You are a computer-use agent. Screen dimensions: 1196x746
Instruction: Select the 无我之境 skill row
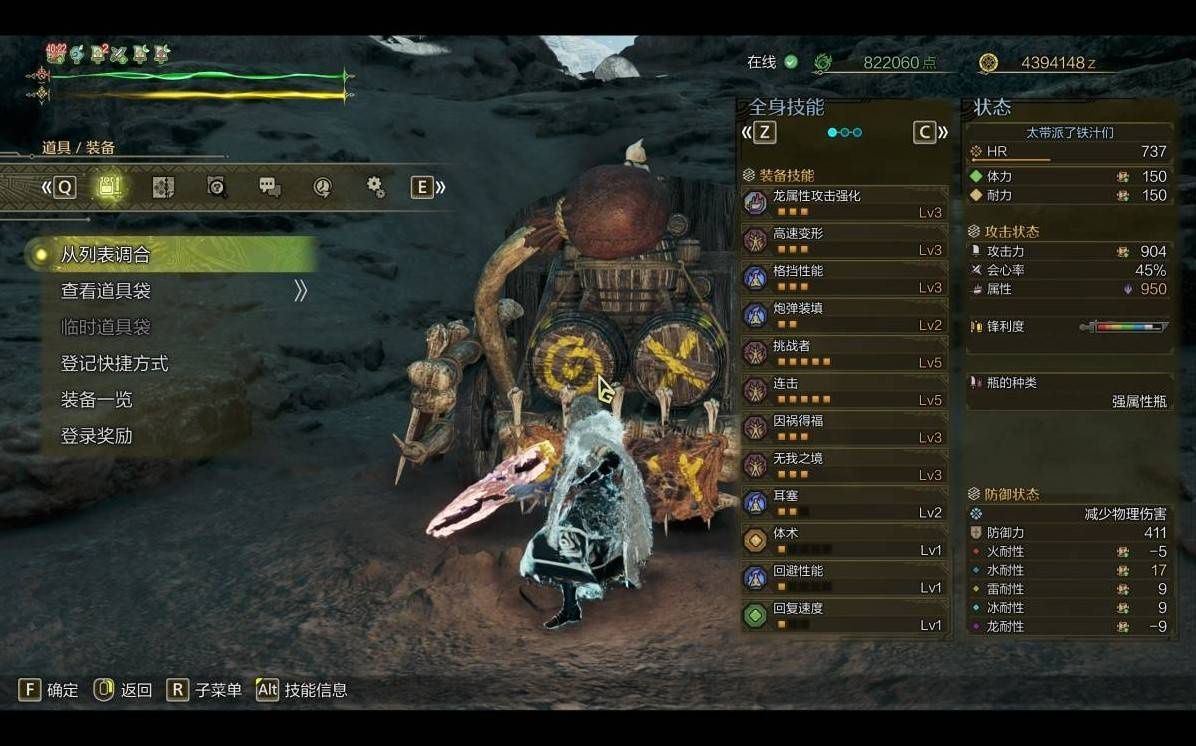pyautogui.click(x=845, y=466)
